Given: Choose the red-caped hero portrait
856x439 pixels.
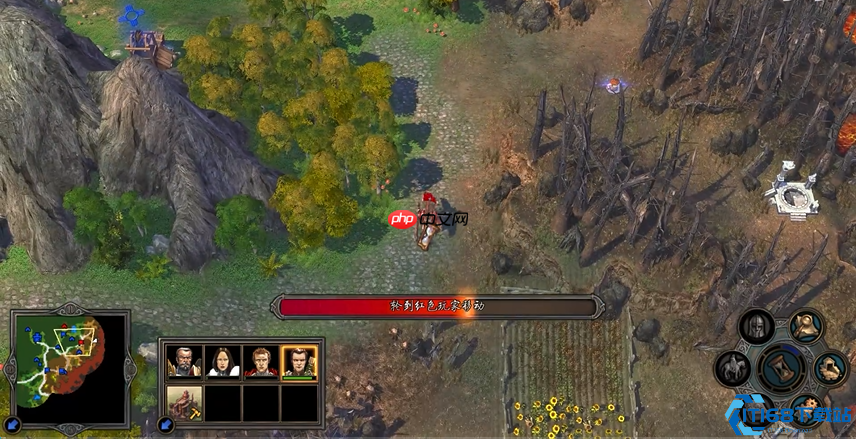Looking at the screenshot, I should 260,361.
